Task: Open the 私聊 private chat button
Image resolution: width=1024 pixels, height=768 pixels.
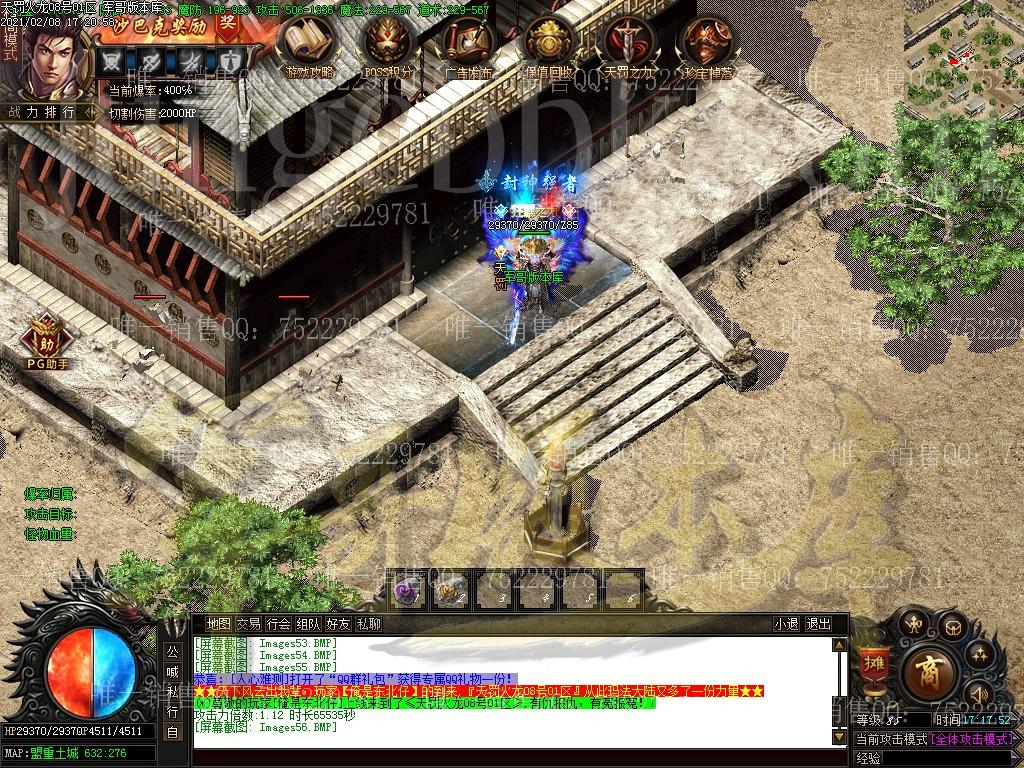Action: tap(368, 624)
